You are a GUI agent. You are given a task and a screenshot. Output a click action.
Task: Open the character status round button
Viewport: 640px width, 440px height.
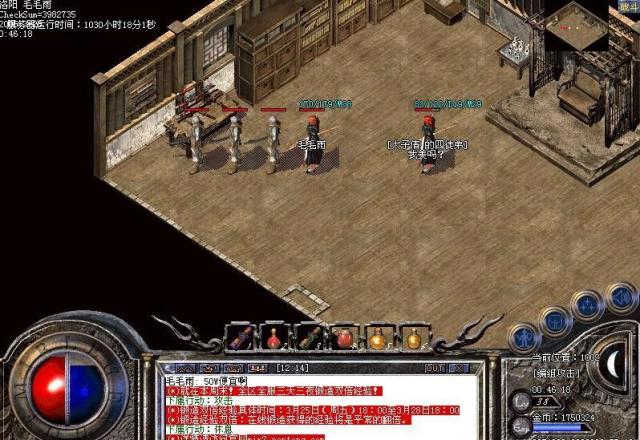524,338
